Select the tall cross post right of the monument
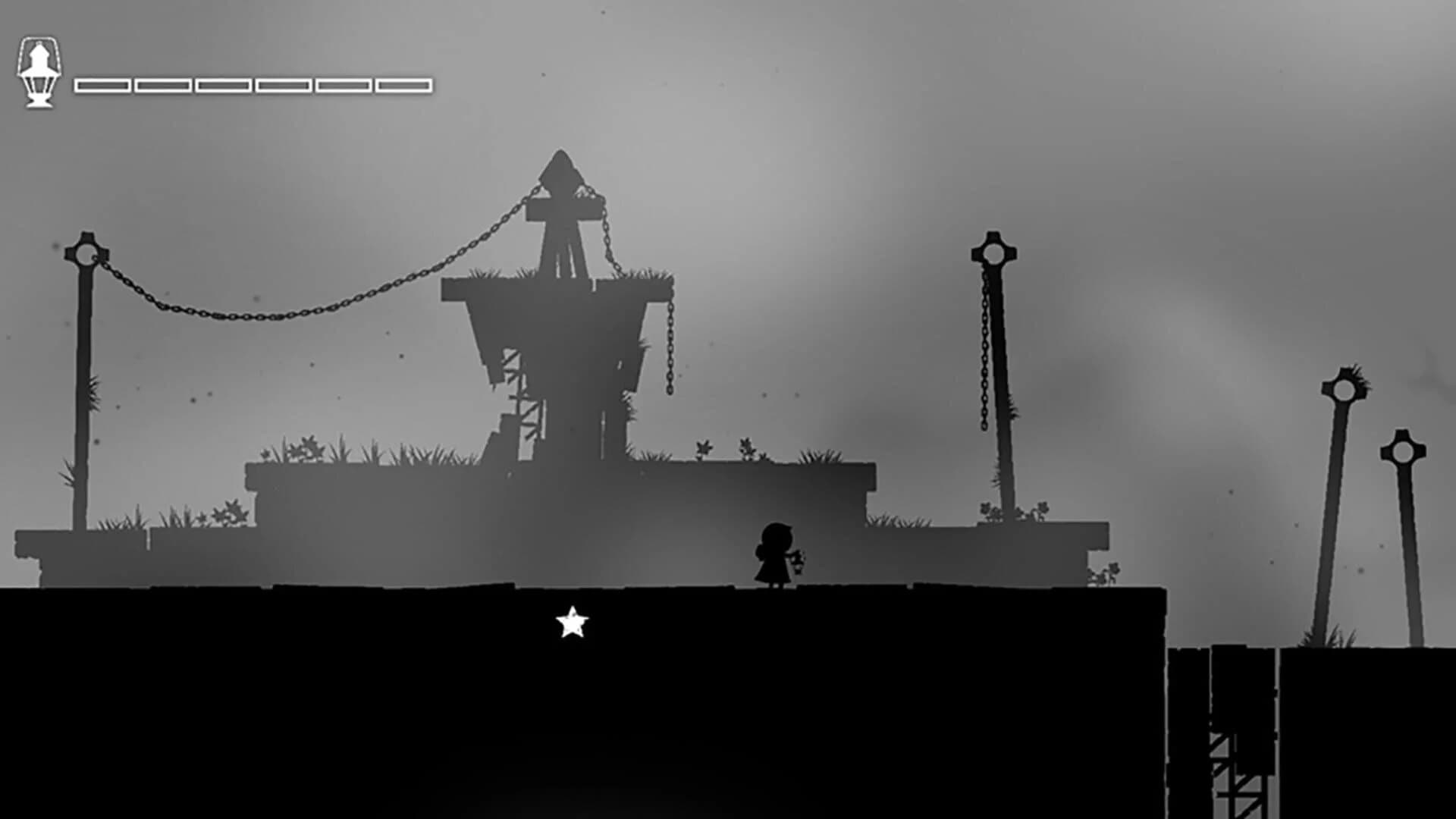The image size is (1456, 819). click(x=993, y=250)
